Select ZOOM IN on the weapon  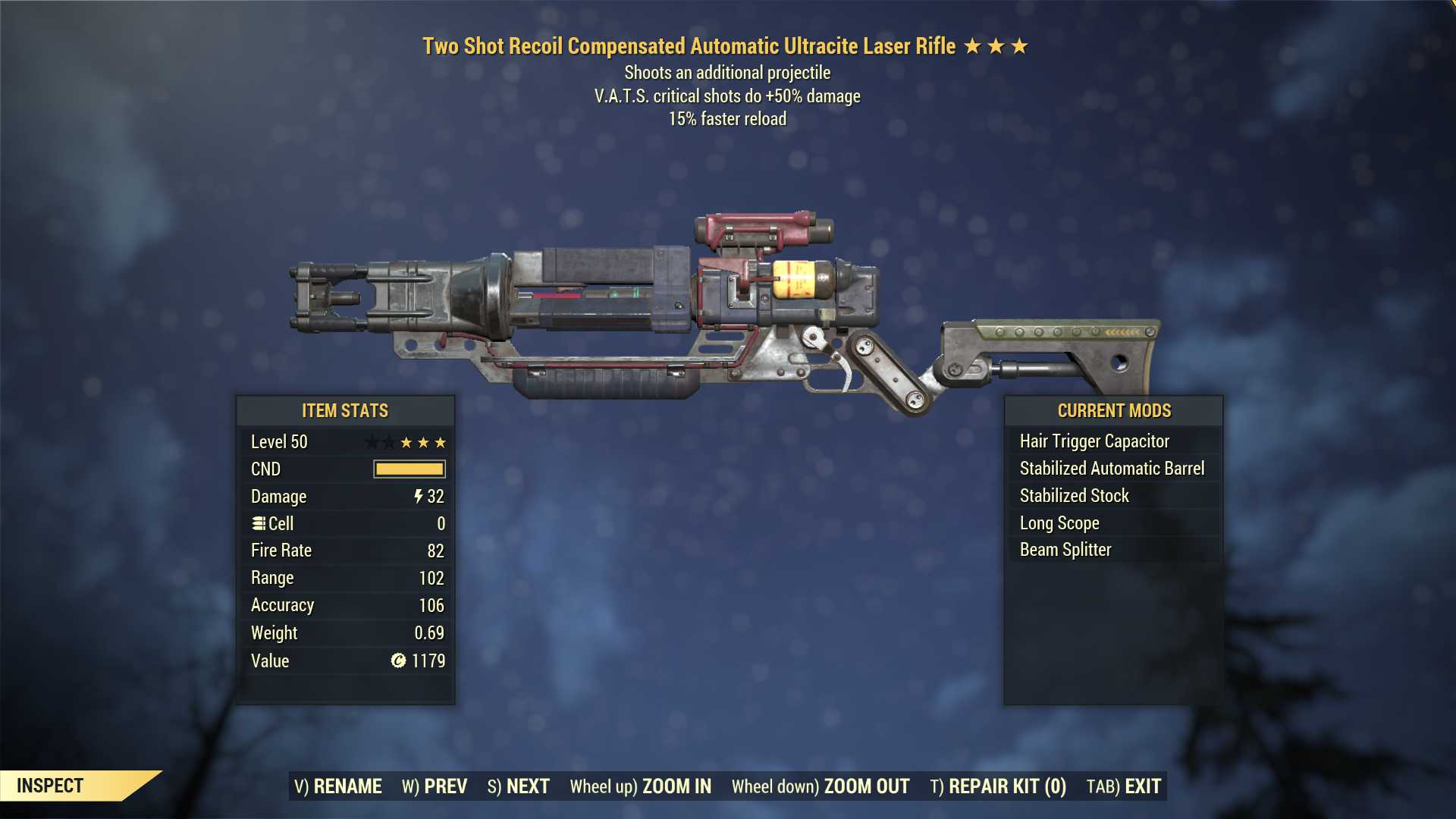(641, 786)
